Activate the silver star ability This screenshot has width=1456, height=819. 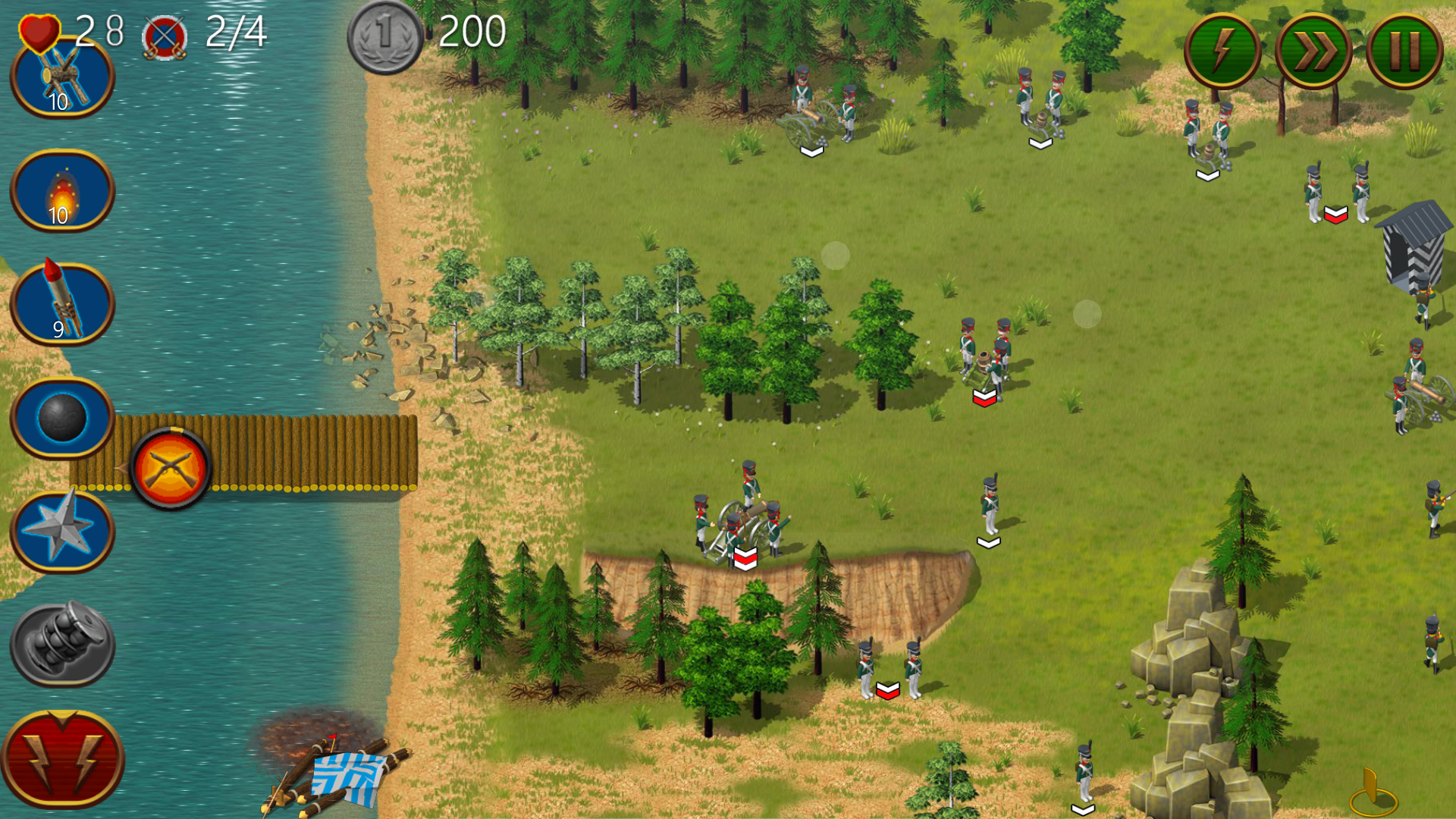(62, 532)
